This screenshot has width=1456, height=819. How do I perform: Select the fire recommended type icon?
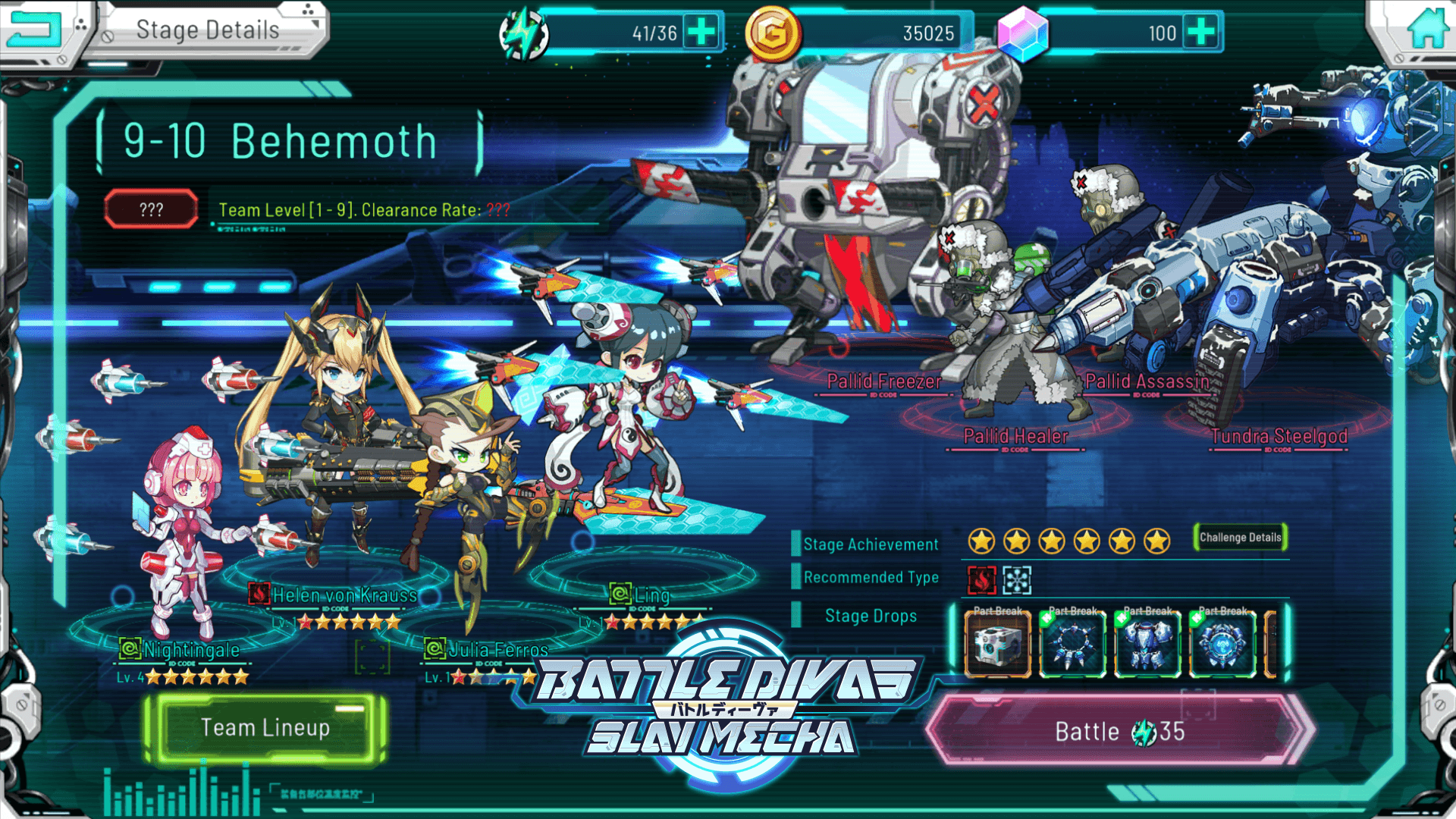pos(981,580)
